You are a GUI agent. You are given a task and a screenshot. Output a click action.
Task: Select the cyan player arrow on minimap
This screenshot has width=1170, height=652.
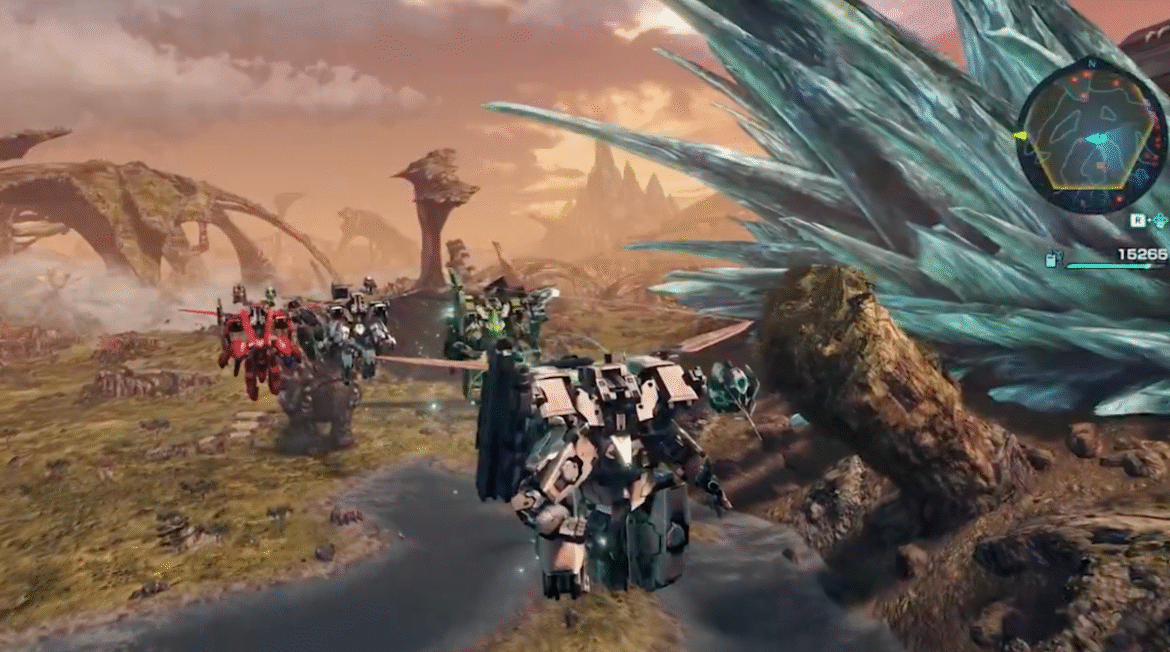click(1098, 138)
